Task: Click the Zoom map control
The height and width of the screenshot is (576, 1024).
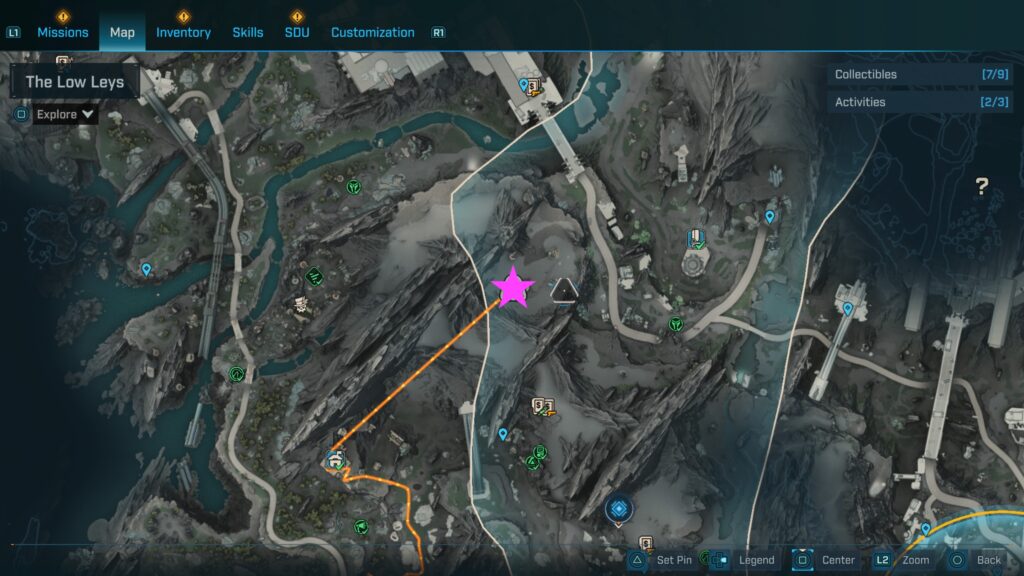Action: [903, 560]
